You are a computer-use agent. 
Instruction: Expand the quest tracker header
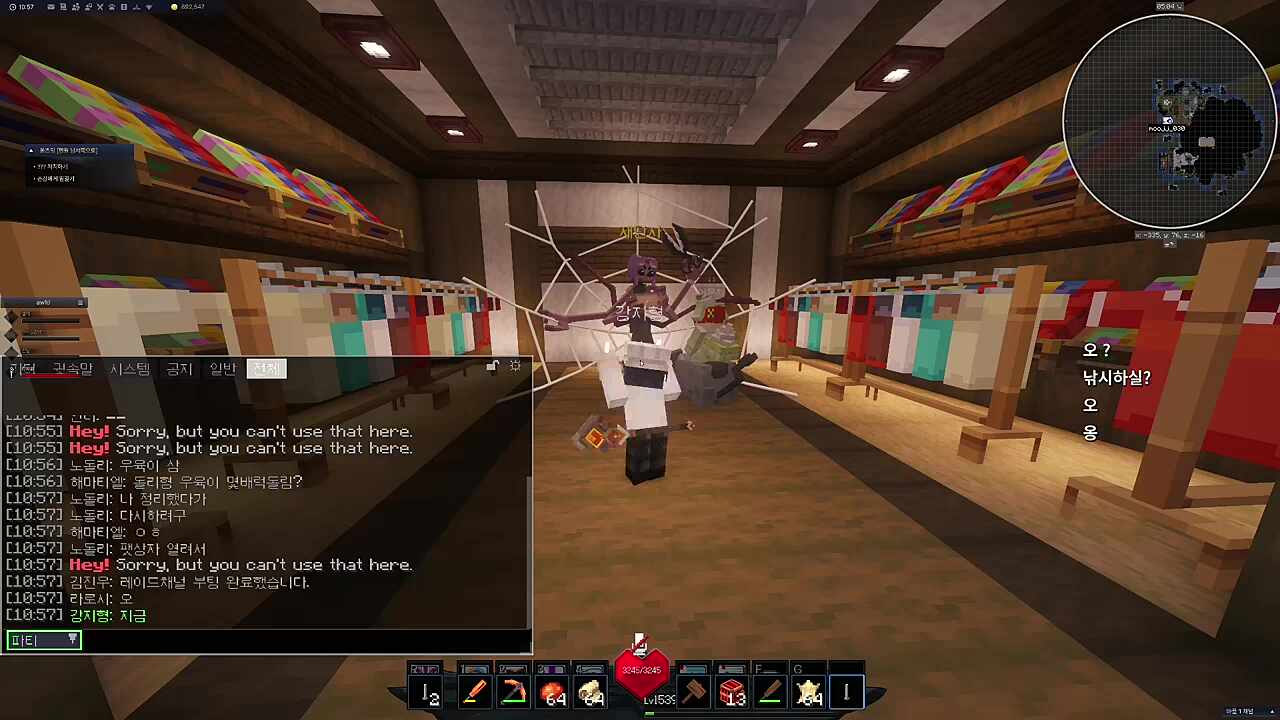click(31, 150)
